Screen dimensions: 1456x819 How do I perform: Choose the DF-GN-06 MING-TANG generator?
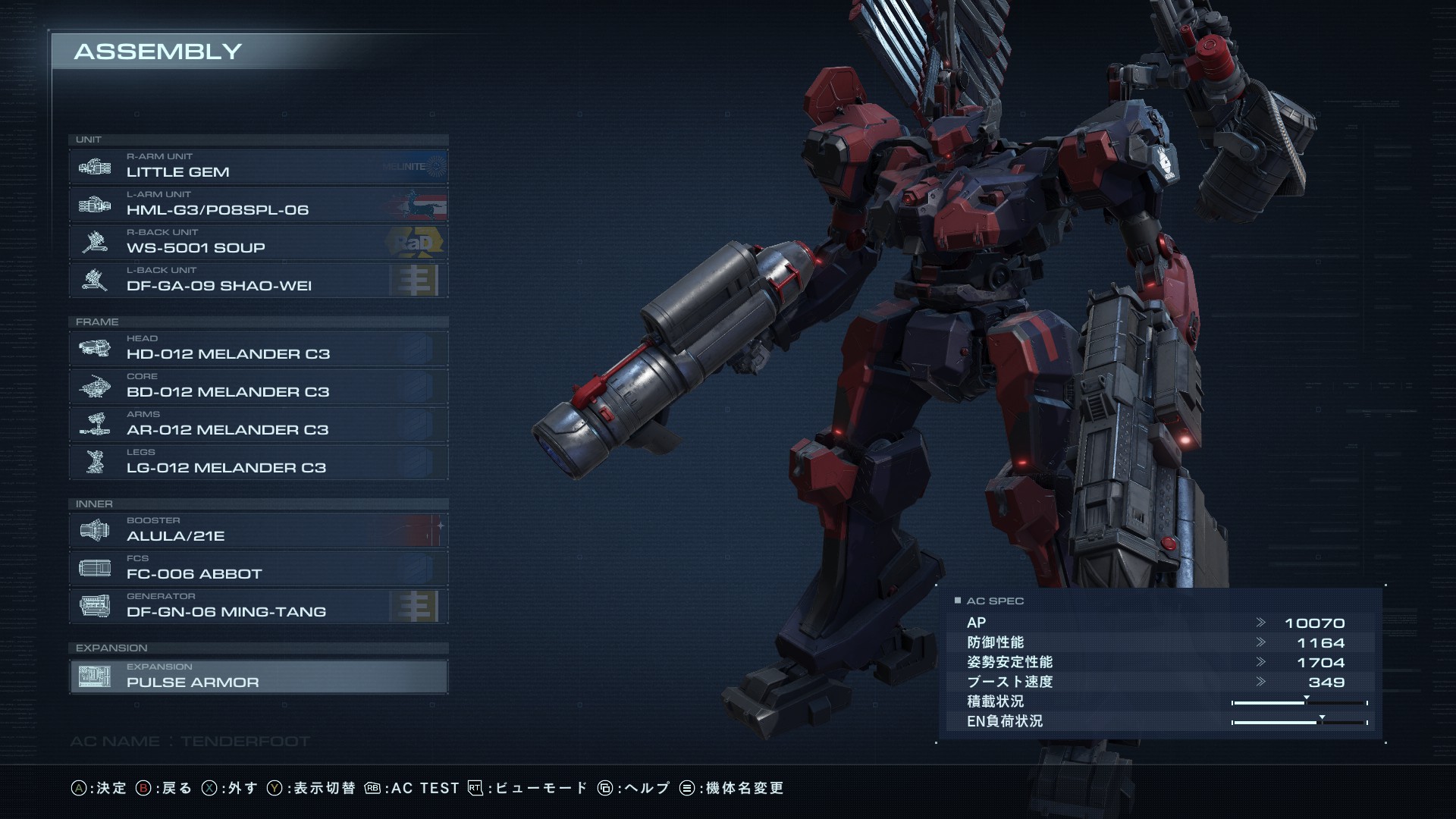[258, 606]
